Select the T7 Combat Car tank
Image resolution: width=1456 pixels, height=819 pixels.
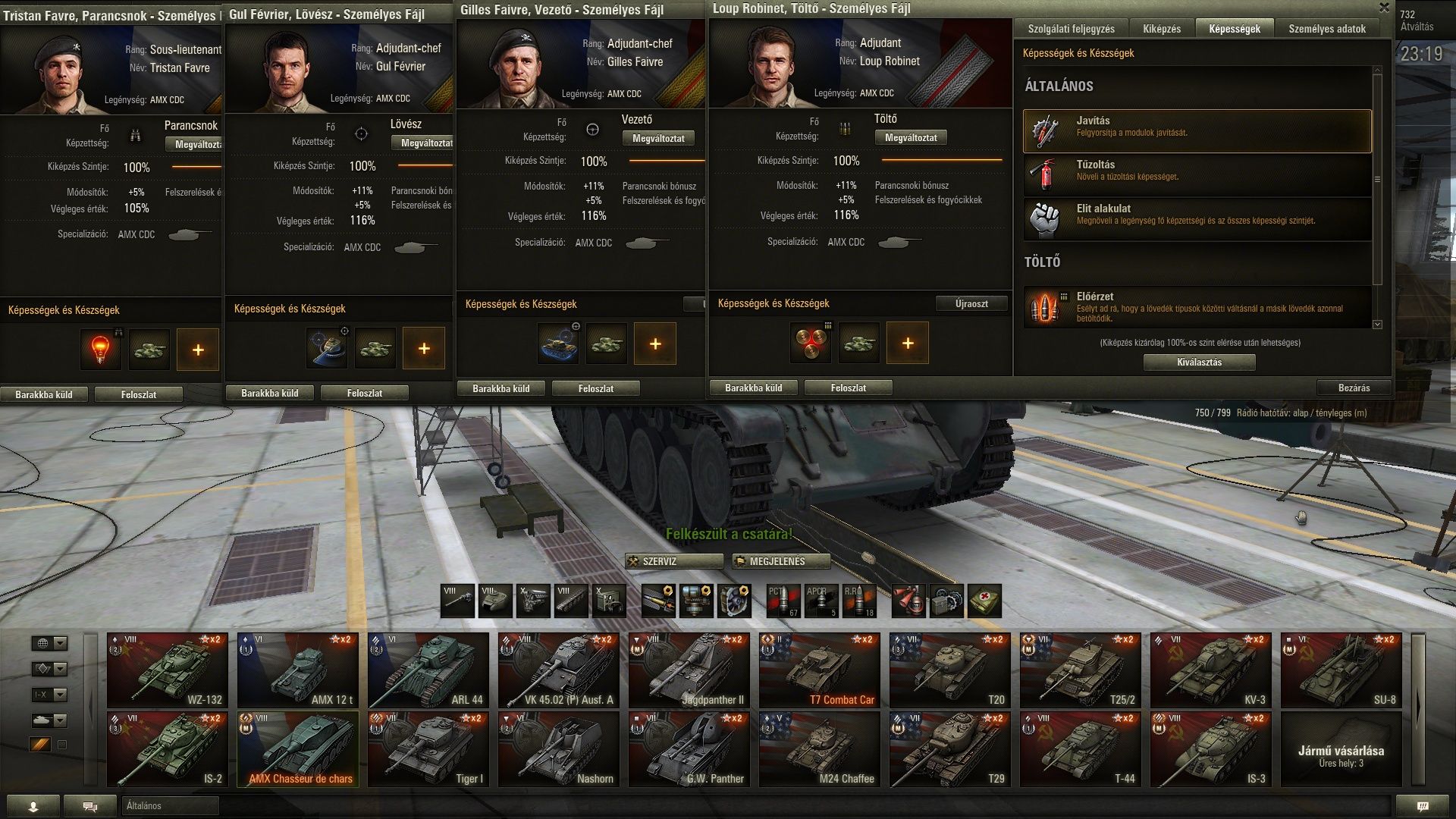[x=820, y=670]
